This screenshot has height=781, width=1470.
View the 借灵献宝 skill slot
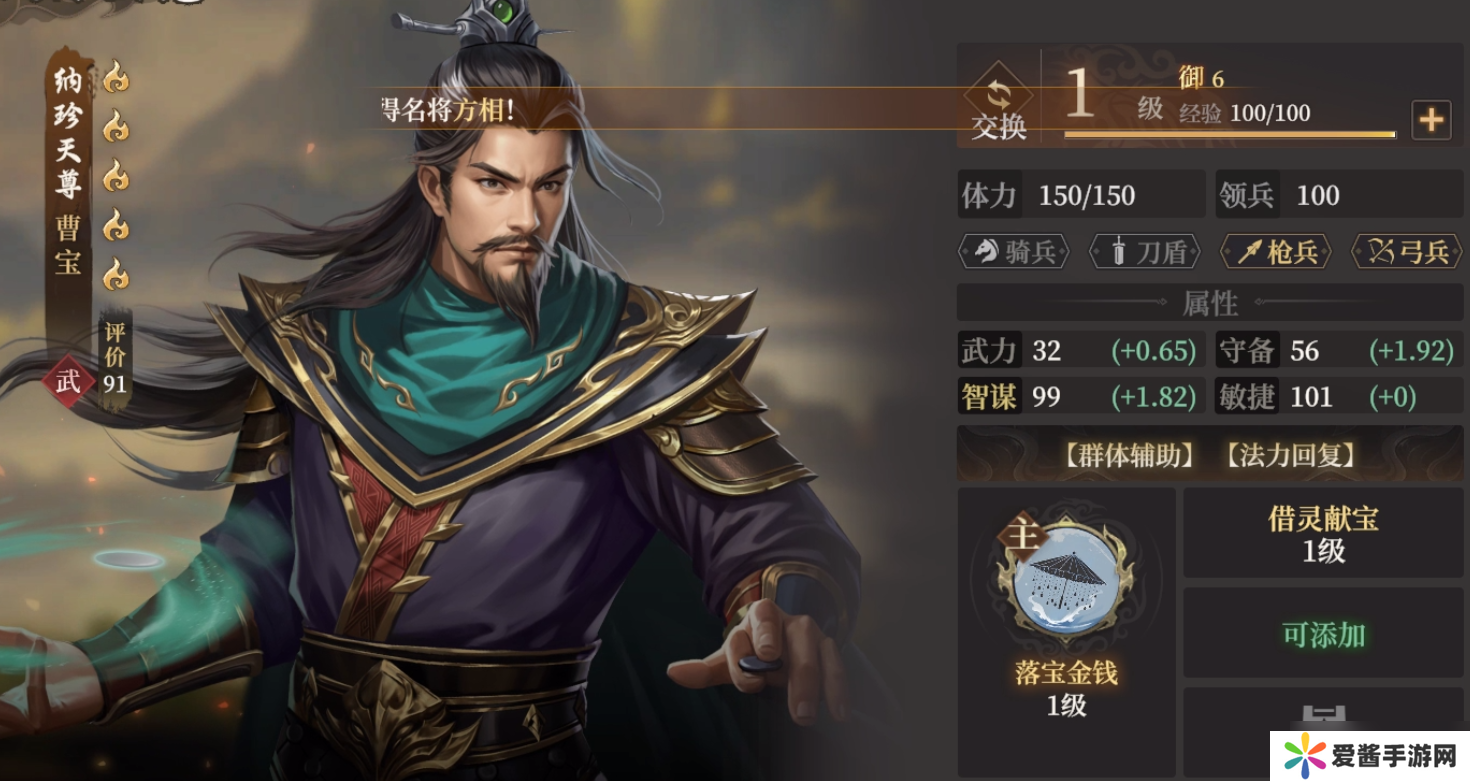(1323, 533)
